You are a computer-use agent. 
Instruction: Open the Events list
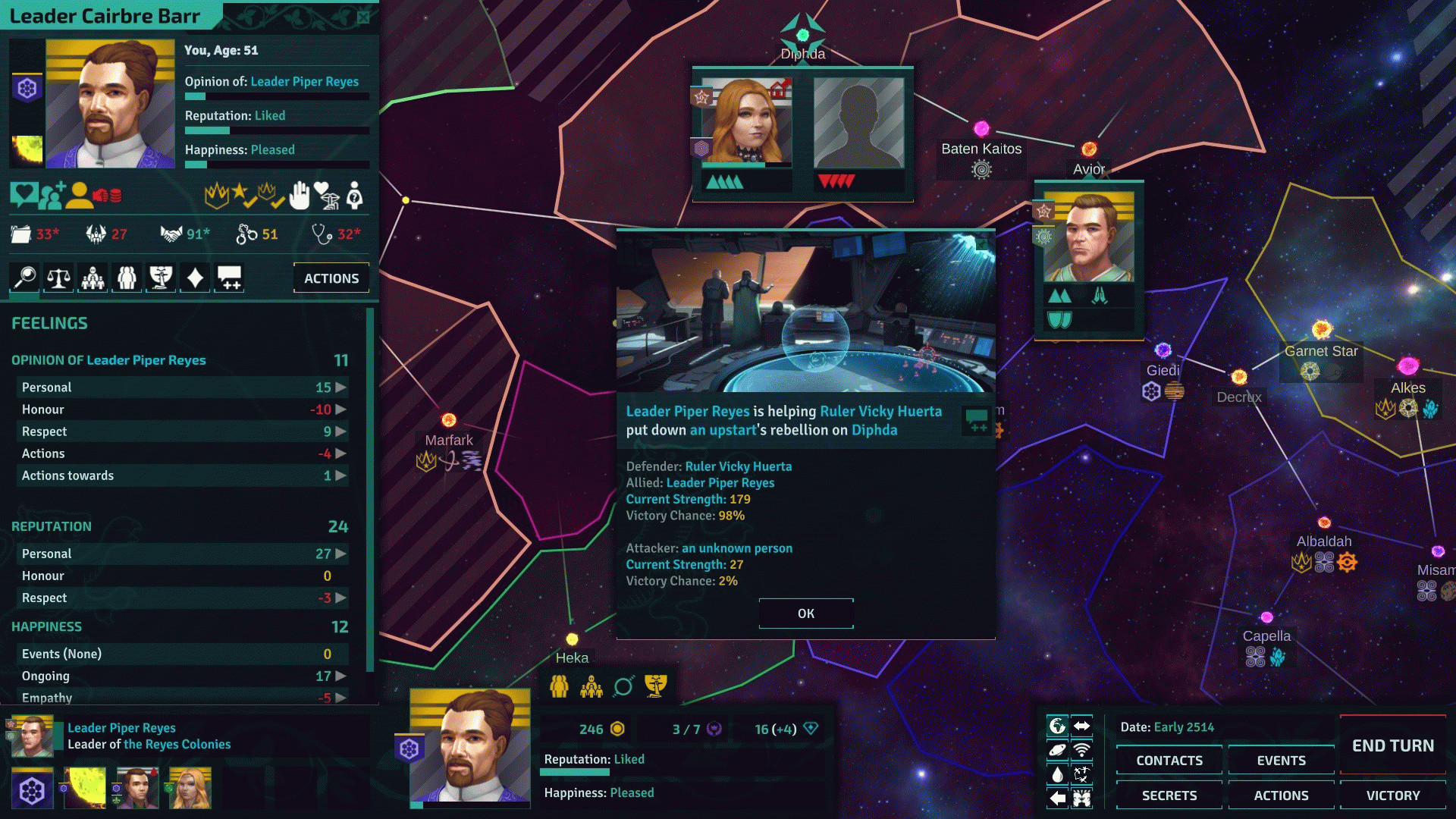coord(1281,761)
